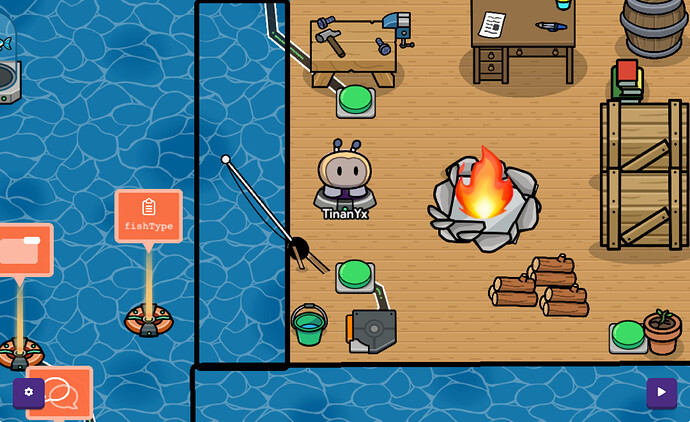
Task: Start the game with the play button
Action: pos(661,392)
